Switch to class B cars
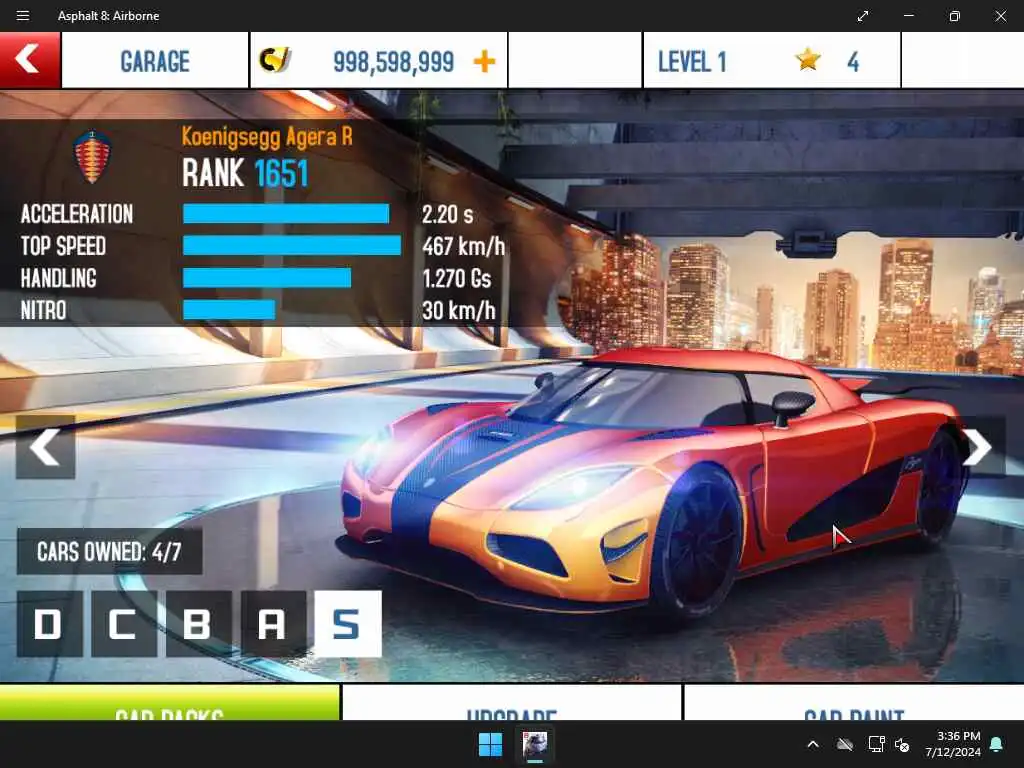This screenshot has height=768, width=1024. coord(198,624)
